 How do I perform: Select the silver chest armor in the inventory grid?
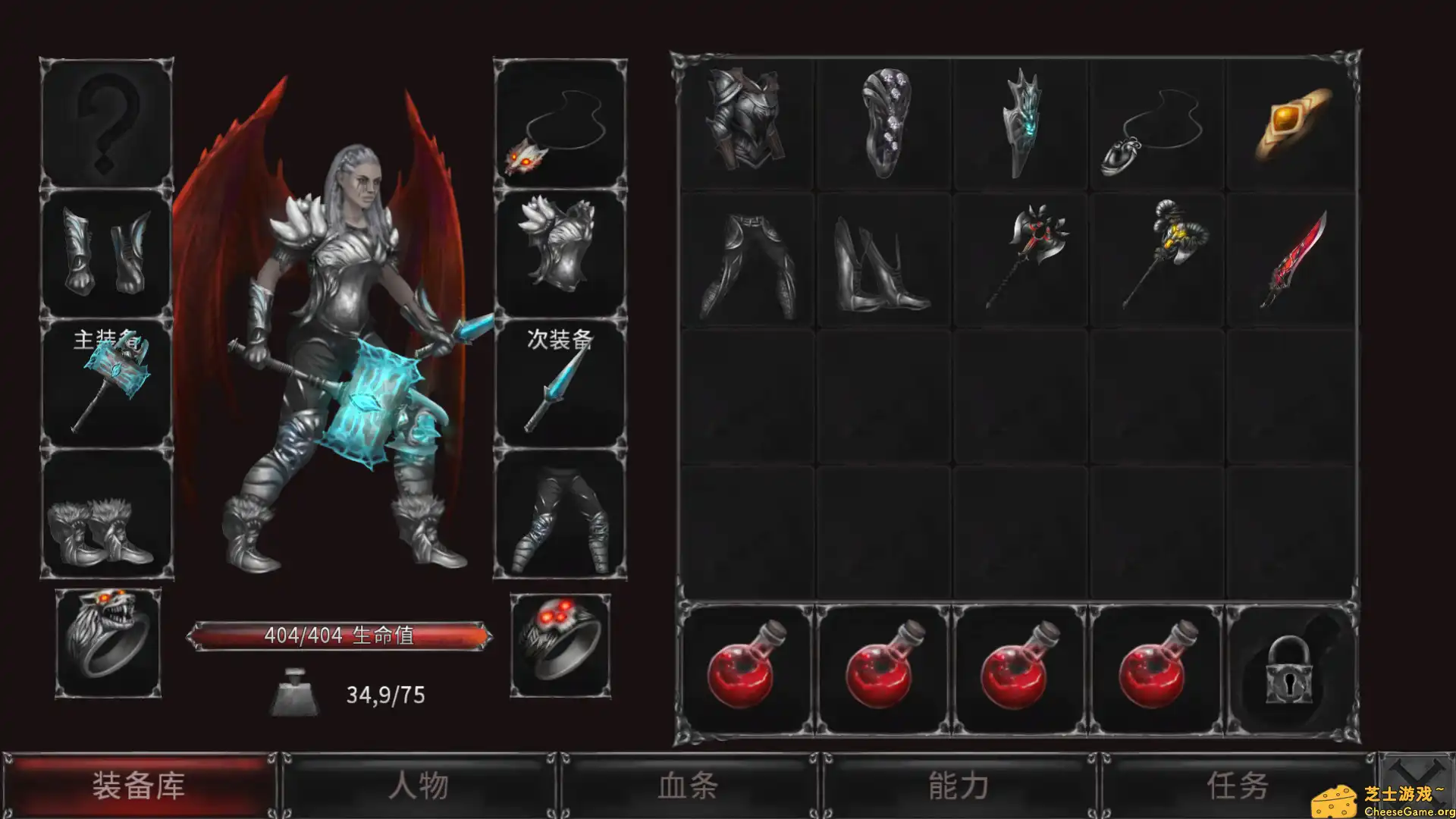(747, 121)
